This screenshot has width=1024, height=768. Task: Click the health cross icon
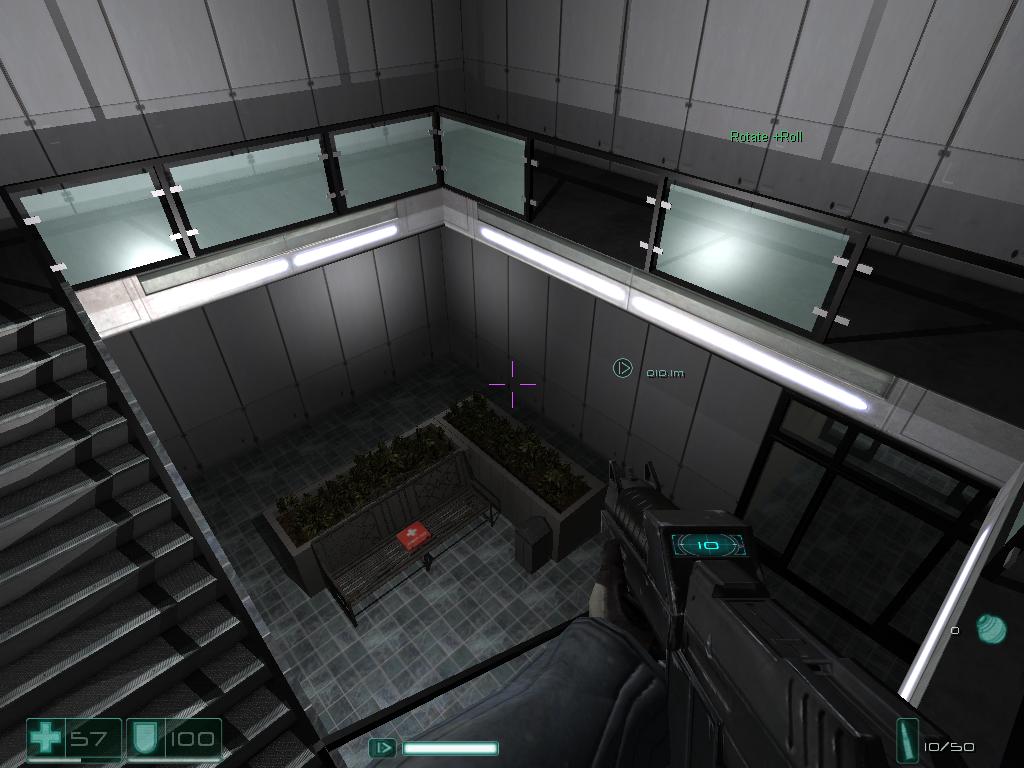tap(46, 740)
